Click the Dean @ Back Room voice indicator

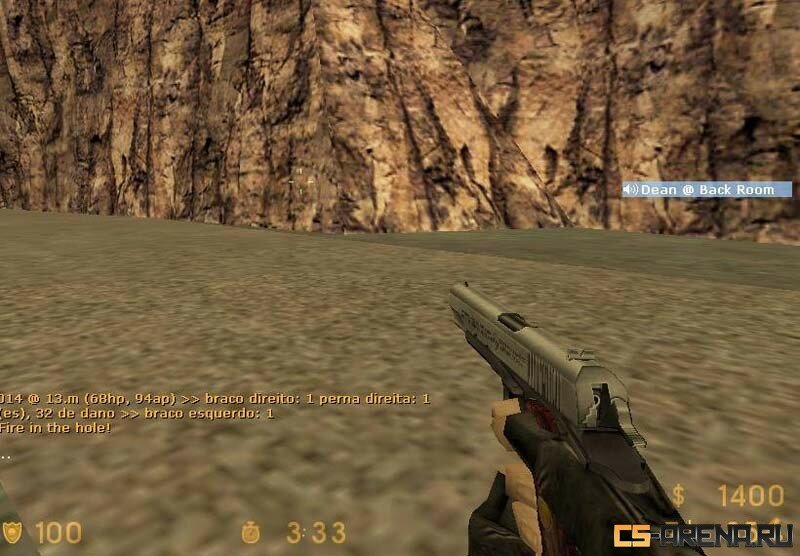[x=706, y=189]
